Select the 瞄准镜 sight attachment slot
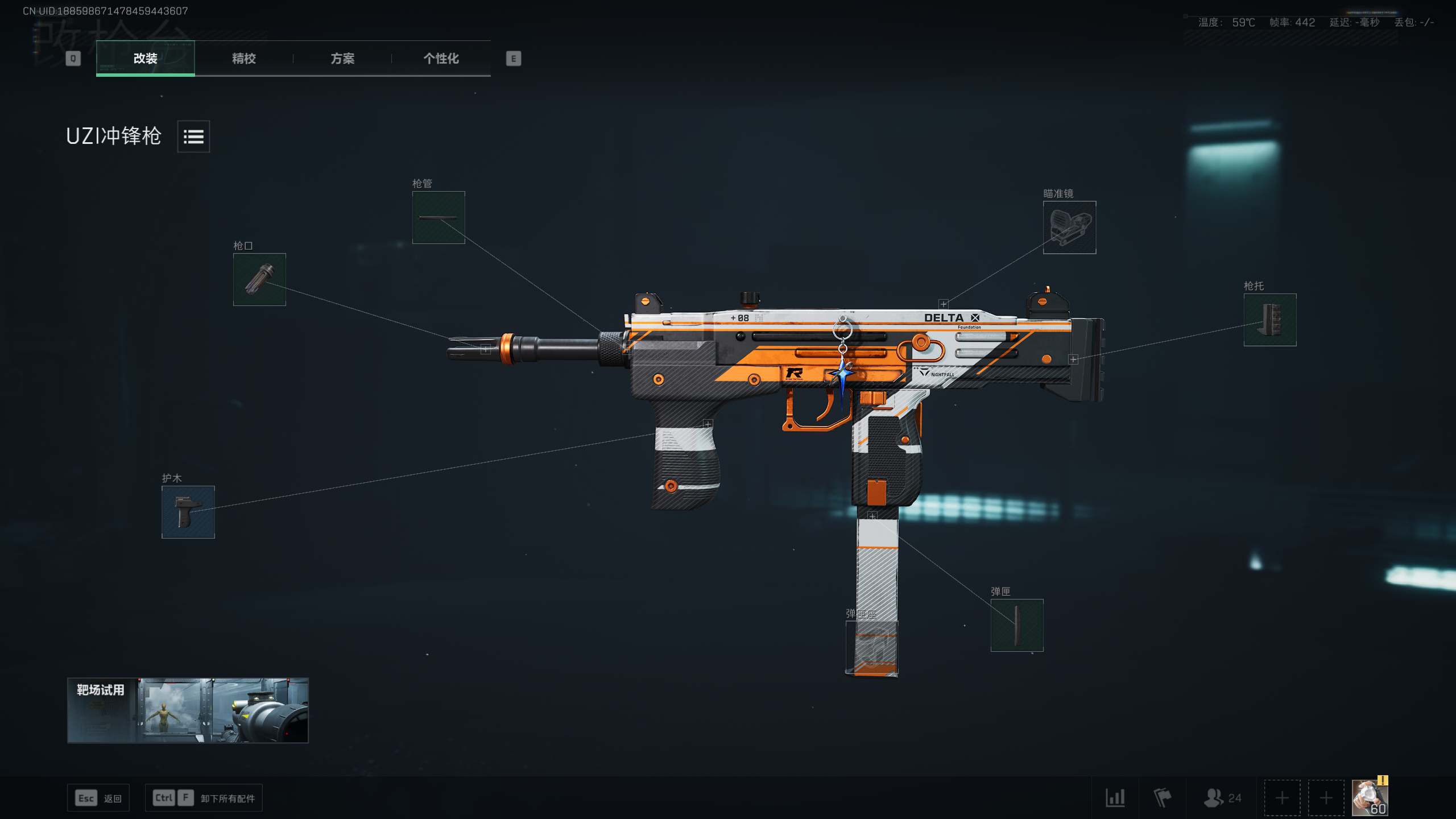 point(1069,227)
